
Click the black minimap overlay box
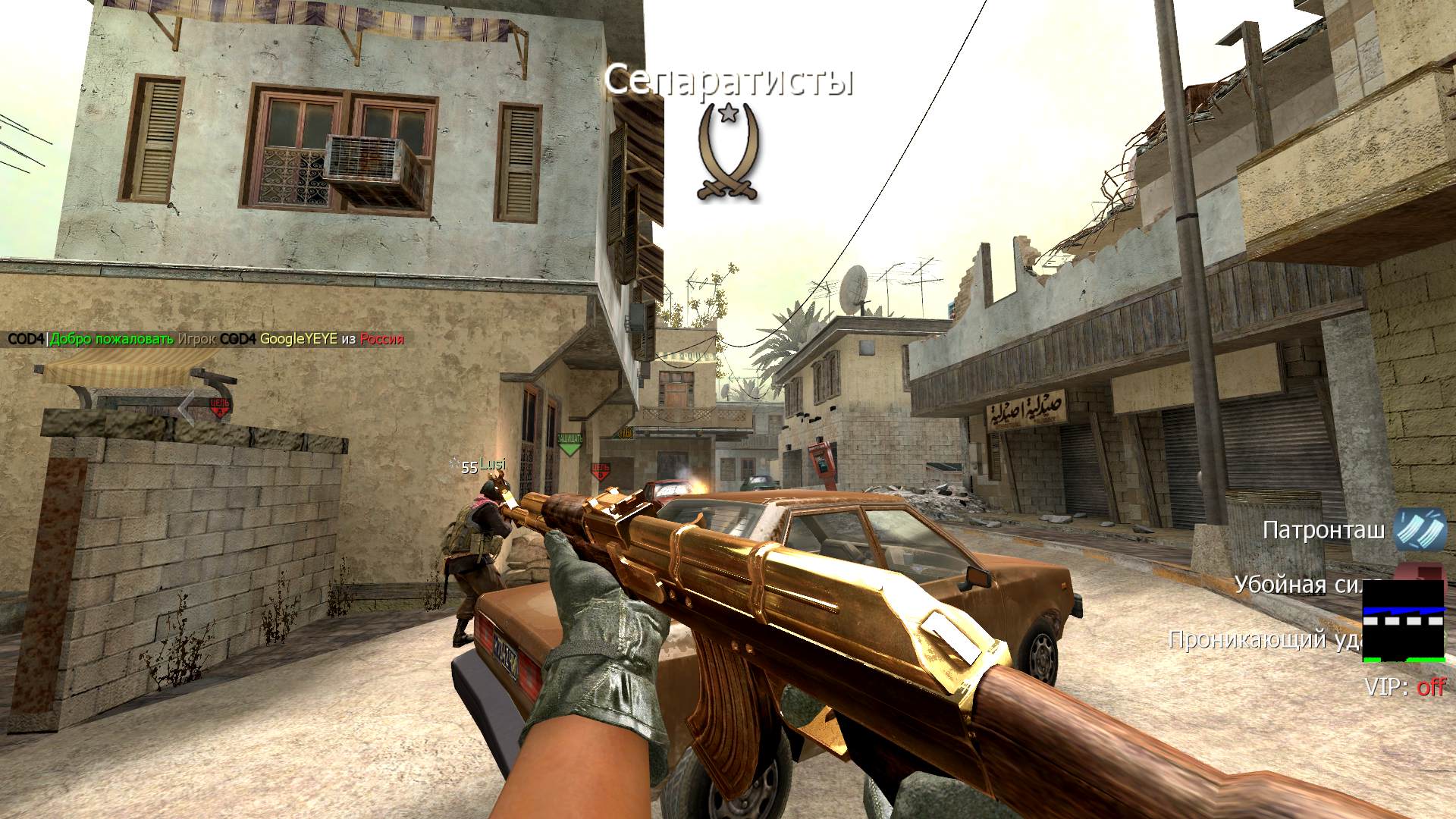click(x=1403, y=620)
